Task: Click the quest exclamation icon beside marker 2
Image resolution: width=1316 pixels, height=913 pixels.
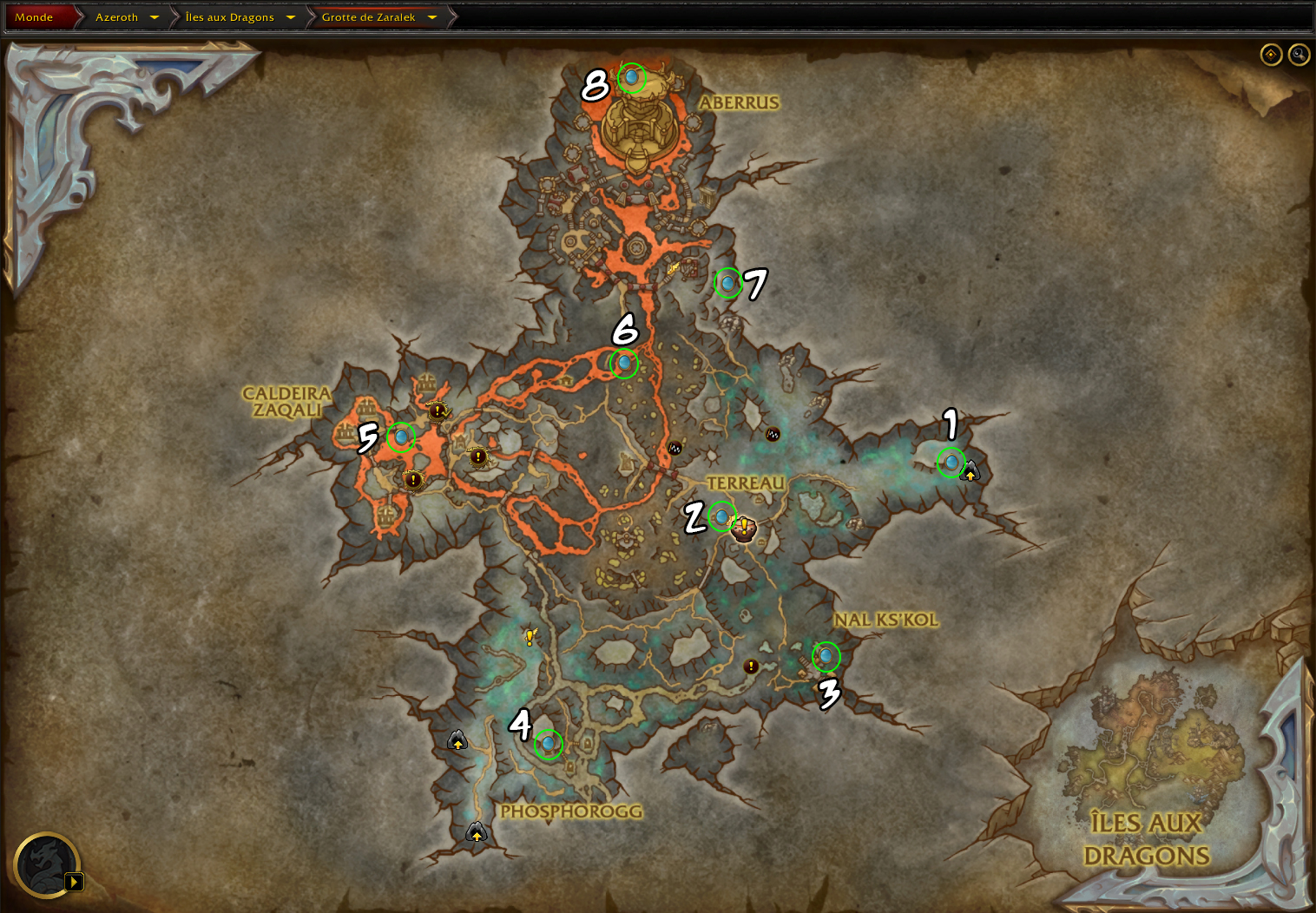Action: coord(744,527)
